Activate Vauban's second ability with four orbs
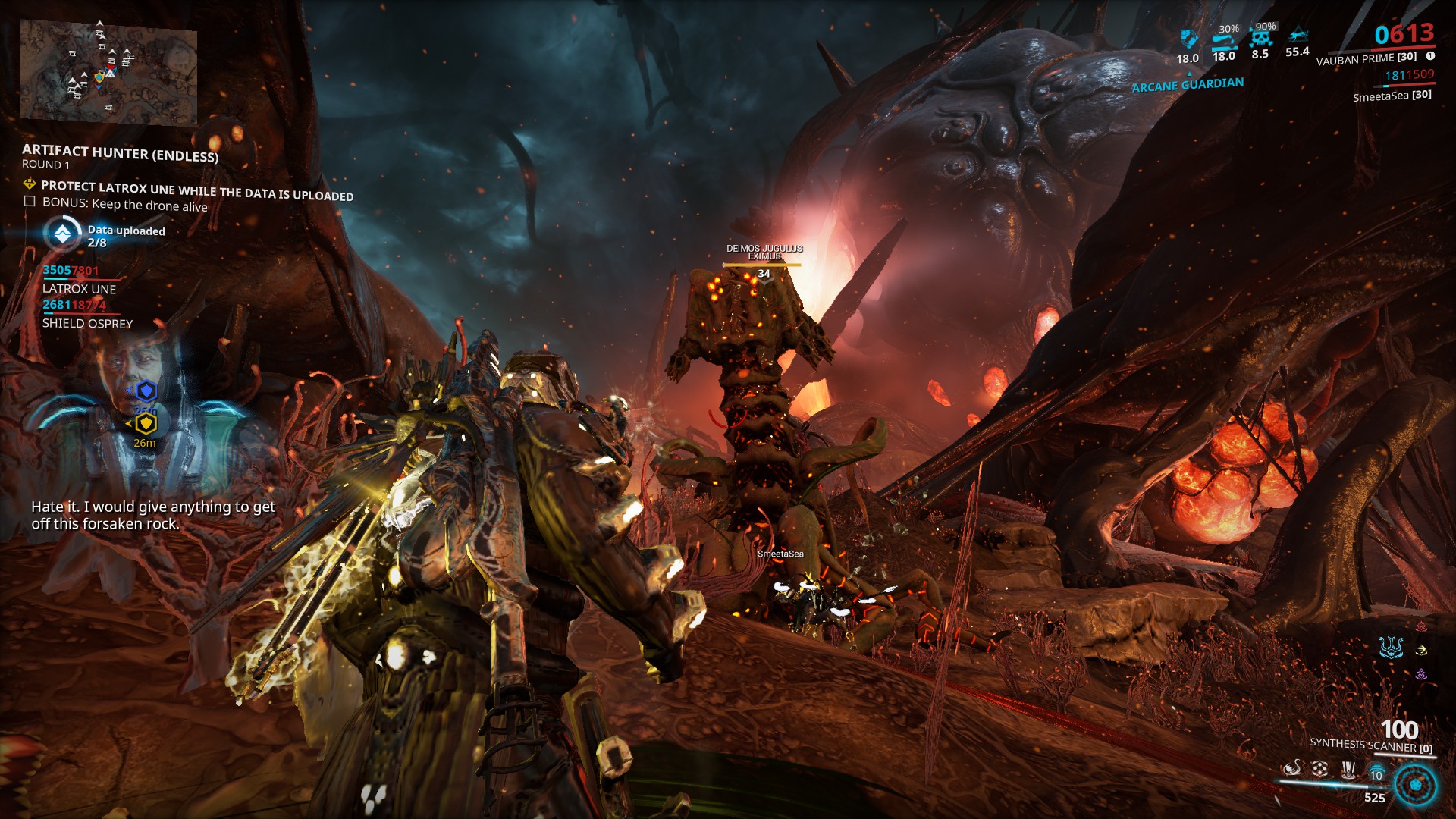1456x819 pixels. tap(1320, 769)
